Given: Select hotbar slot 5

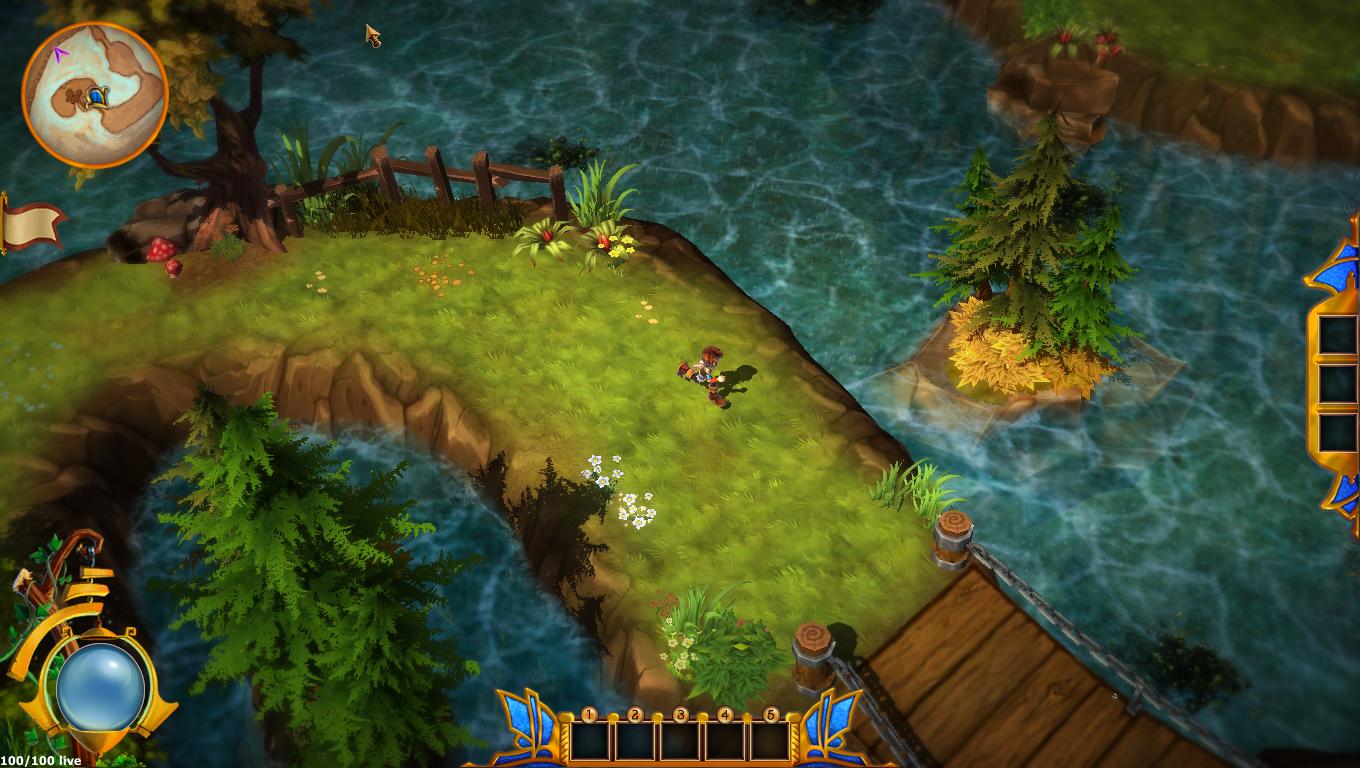Looking at the screenshot, I should (771, 740).
